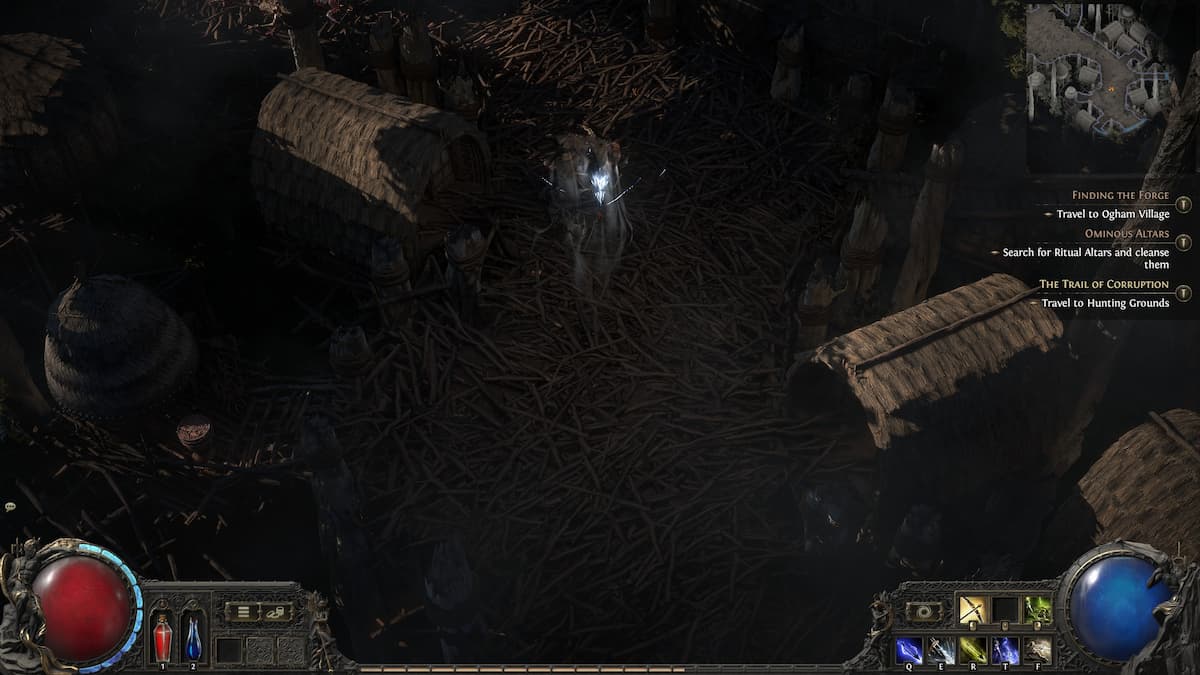
Task: Activate the pale dash skill on F
Action: [1037, 649]
